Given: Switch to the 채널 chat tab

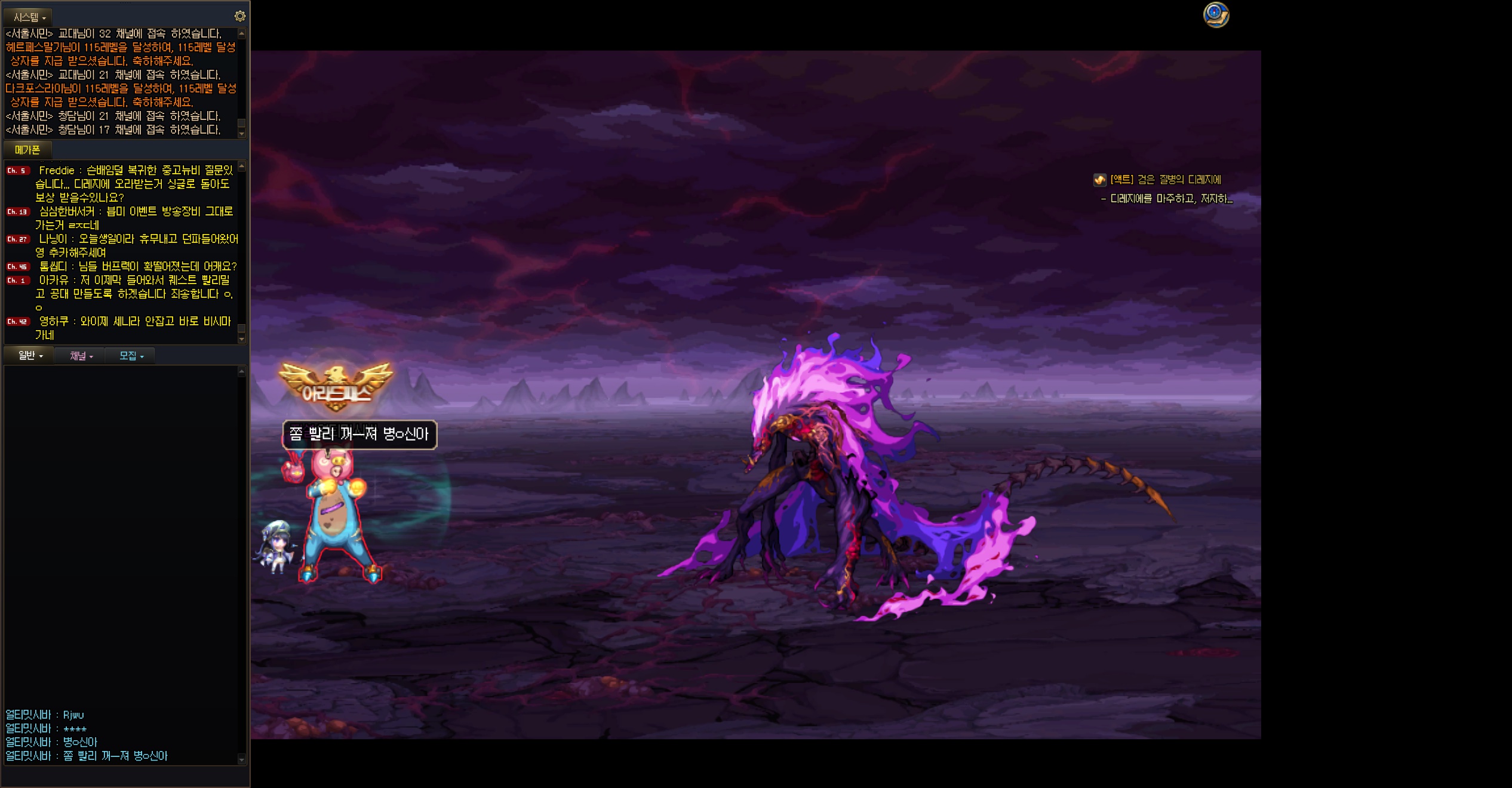Looking at the screenshot, I should coord(81,356).
